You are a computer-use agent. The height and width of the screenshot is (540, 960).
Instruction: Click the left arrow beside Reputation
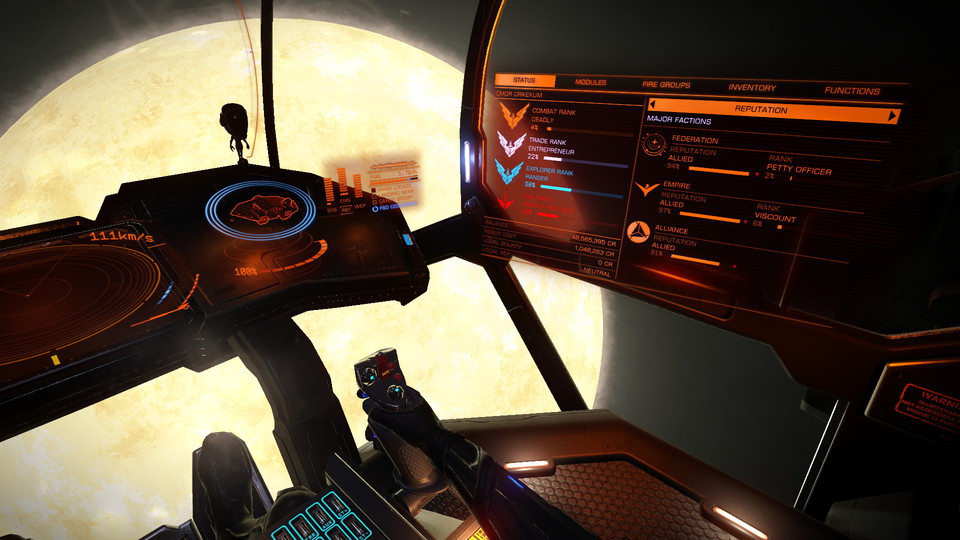coord(653,104)
